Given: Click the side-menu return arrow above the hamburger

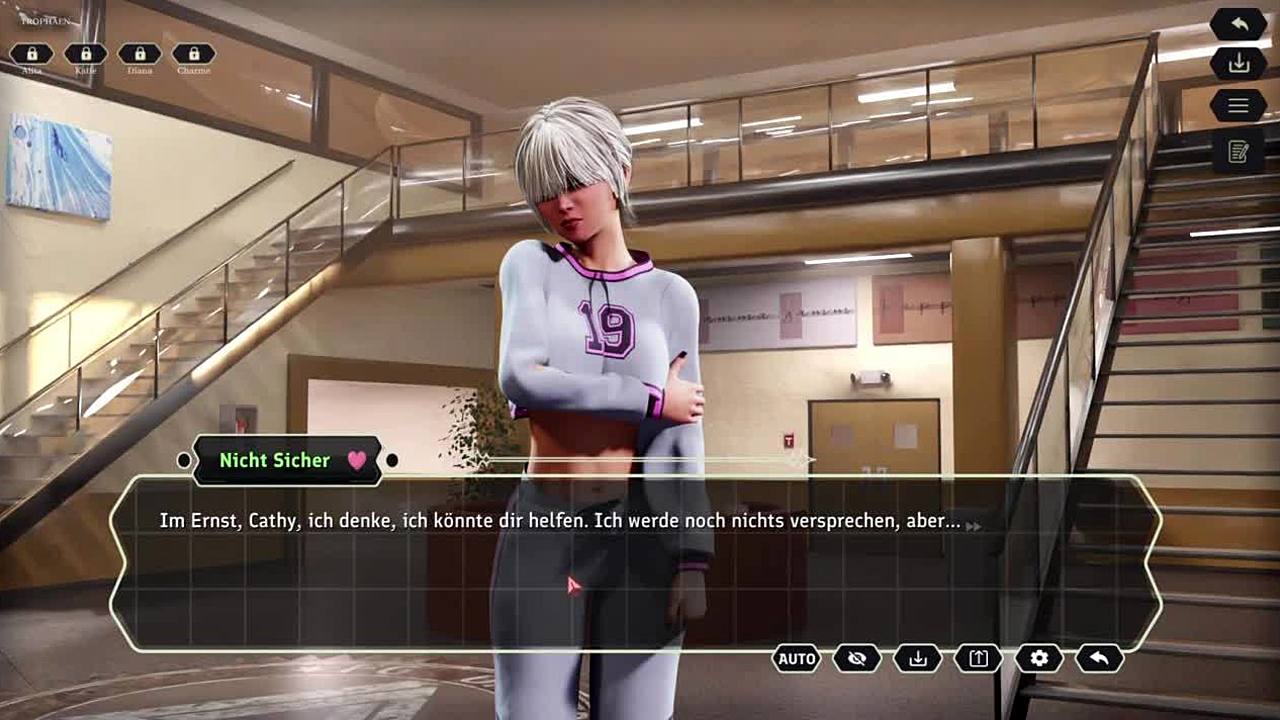Looking at the screenshot, I should tap(1238, 24).
